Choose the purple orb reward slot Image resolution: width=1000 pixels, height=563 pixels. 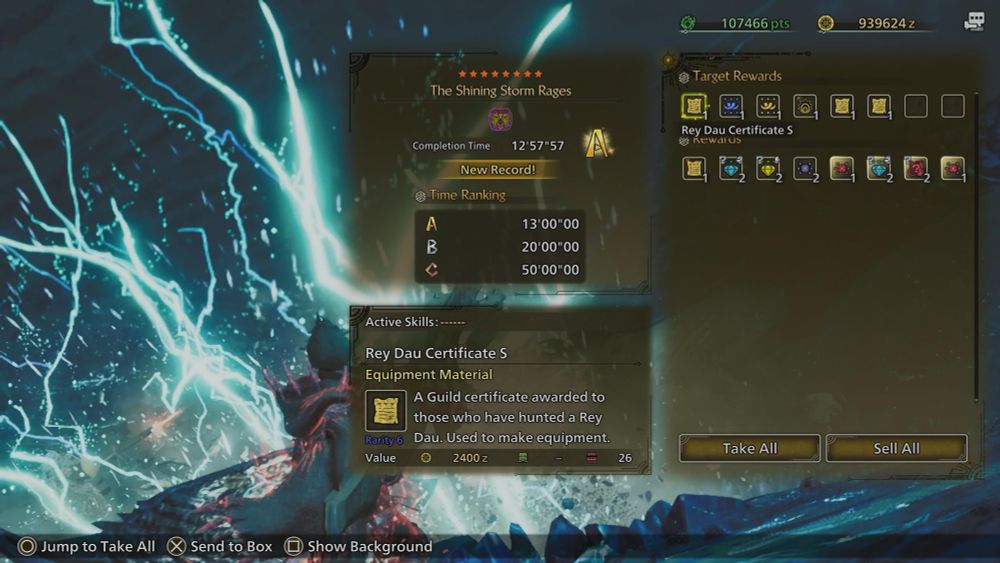pos(805,168)
